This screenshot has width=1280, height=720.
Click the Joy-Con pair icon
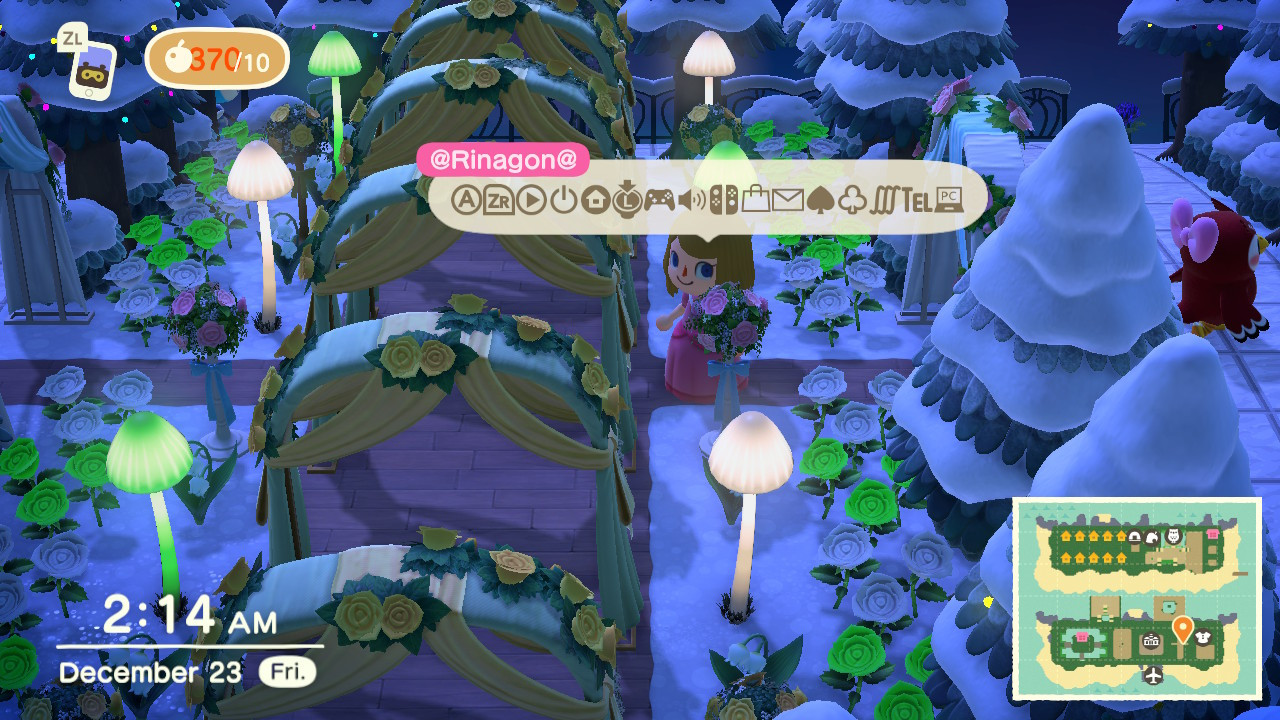click(725, 198)
